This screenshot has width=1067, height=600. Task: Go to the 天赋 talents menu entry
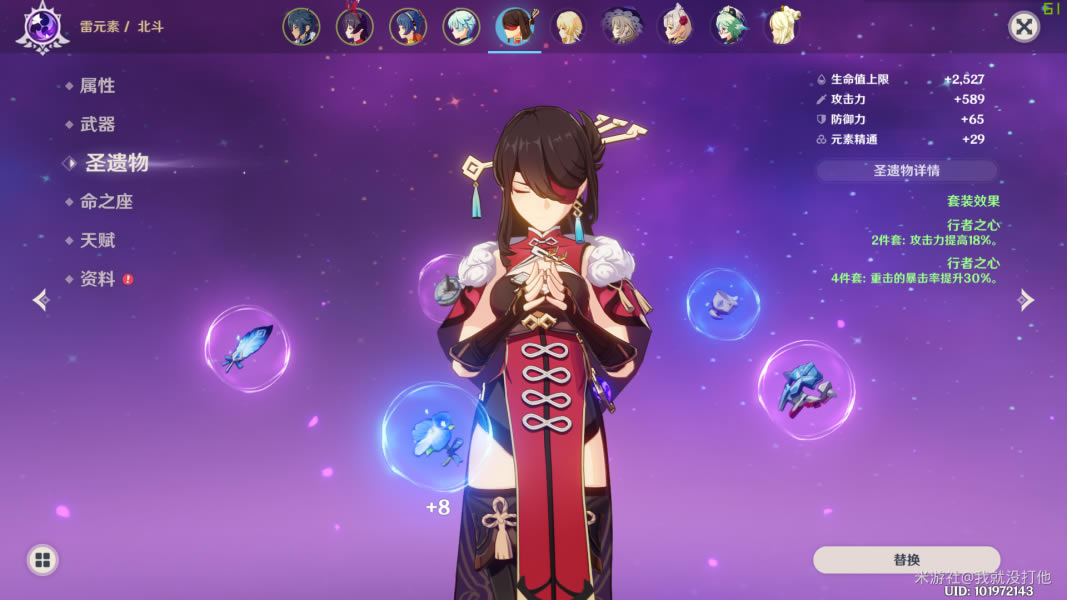[97, 241]
